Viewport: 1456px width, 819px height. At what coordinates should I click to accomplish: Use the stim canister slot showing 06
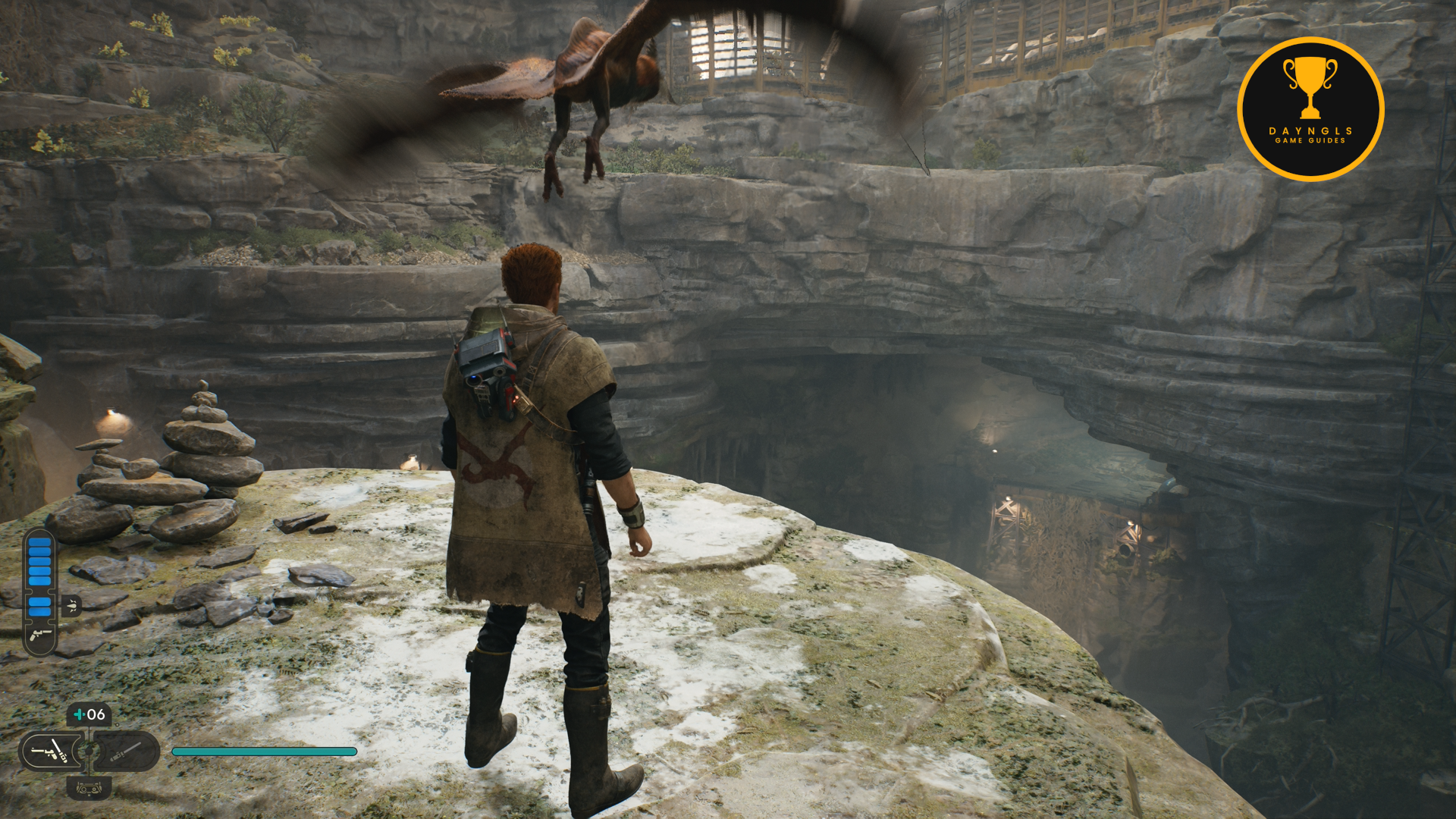89,714
